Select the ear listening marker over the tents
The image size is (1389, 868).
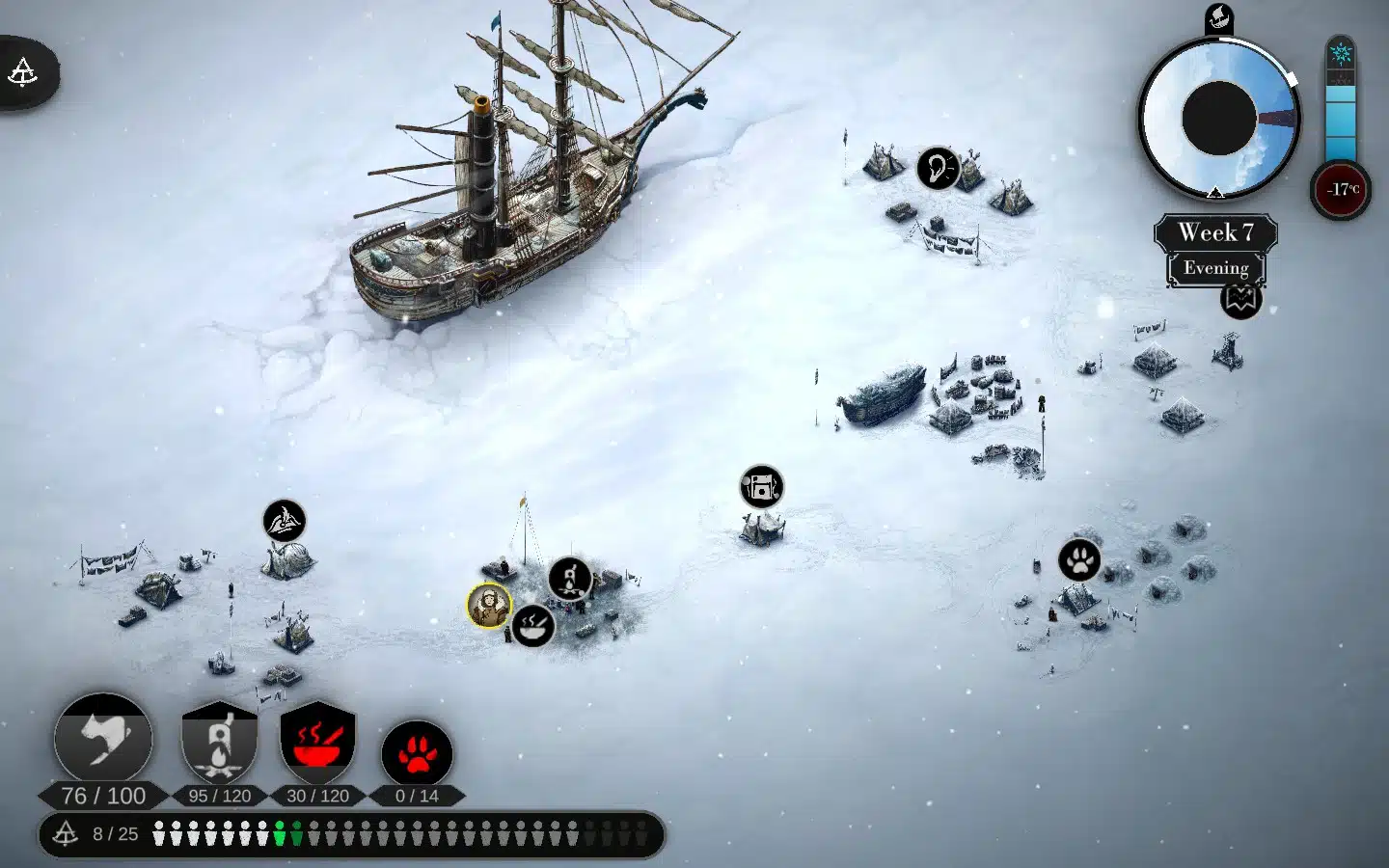937,168
